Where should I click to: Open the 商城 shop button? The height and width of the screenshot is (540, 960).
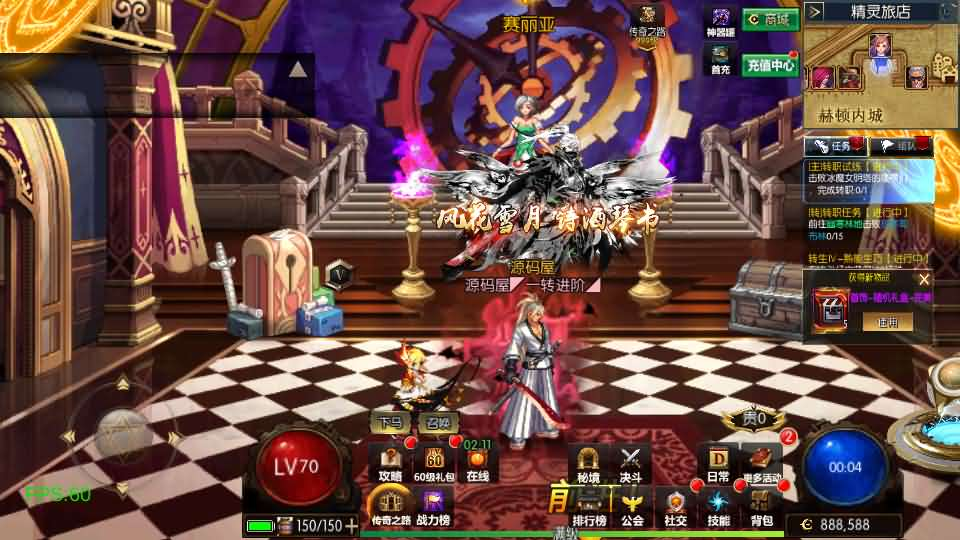(769, 19)
